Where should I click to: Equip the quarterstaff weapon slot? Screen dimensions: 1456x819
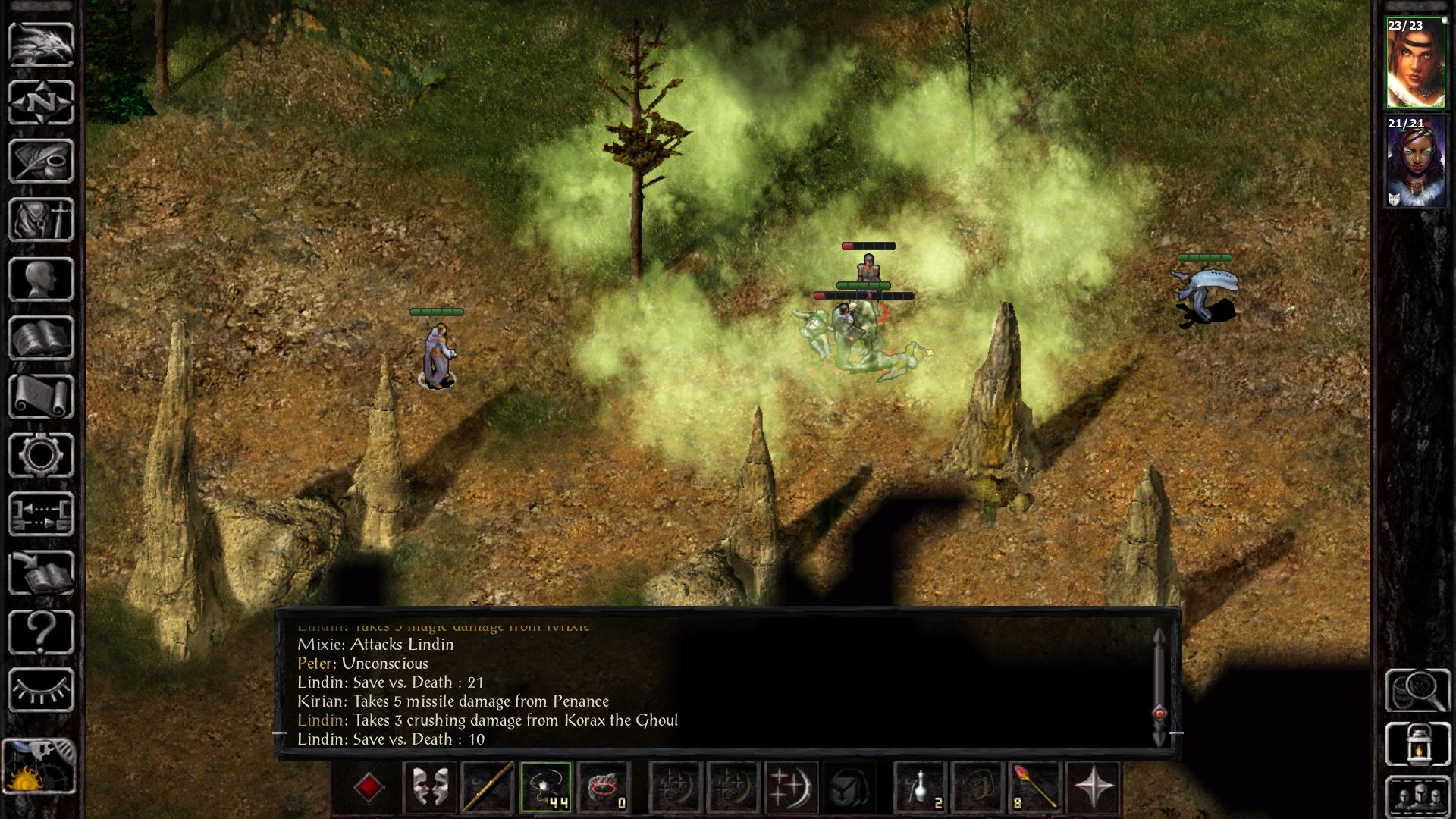[487, 787]
